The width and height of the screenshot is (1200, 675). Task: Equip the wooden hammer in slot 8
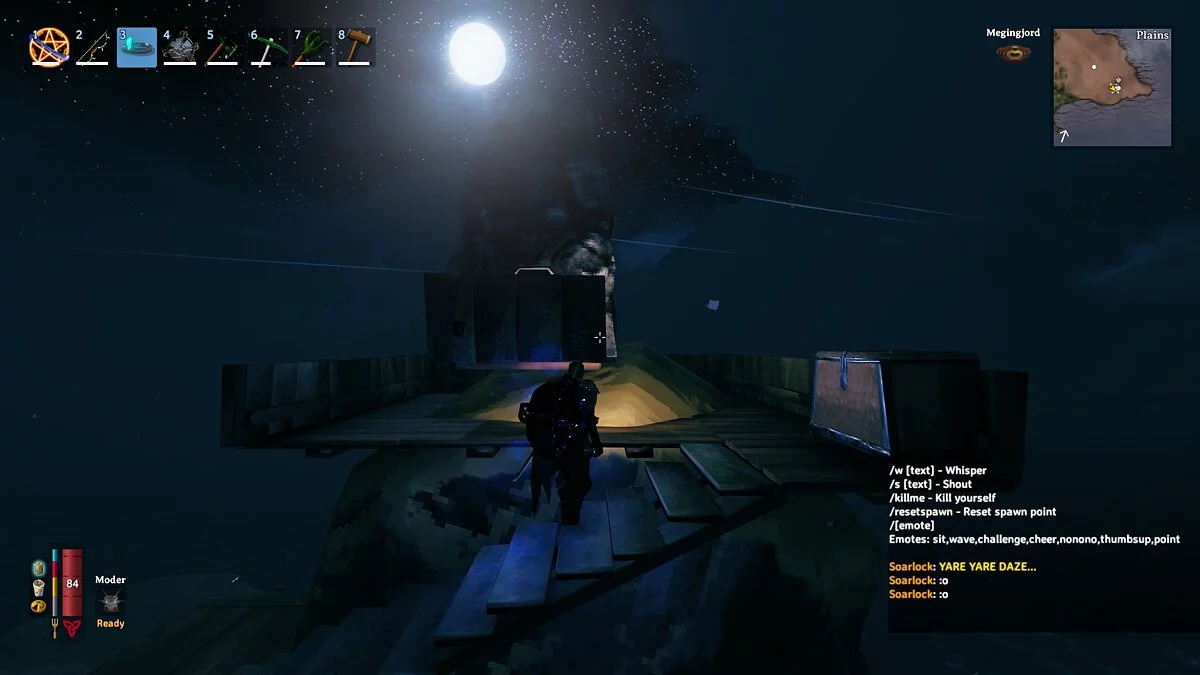354,47
